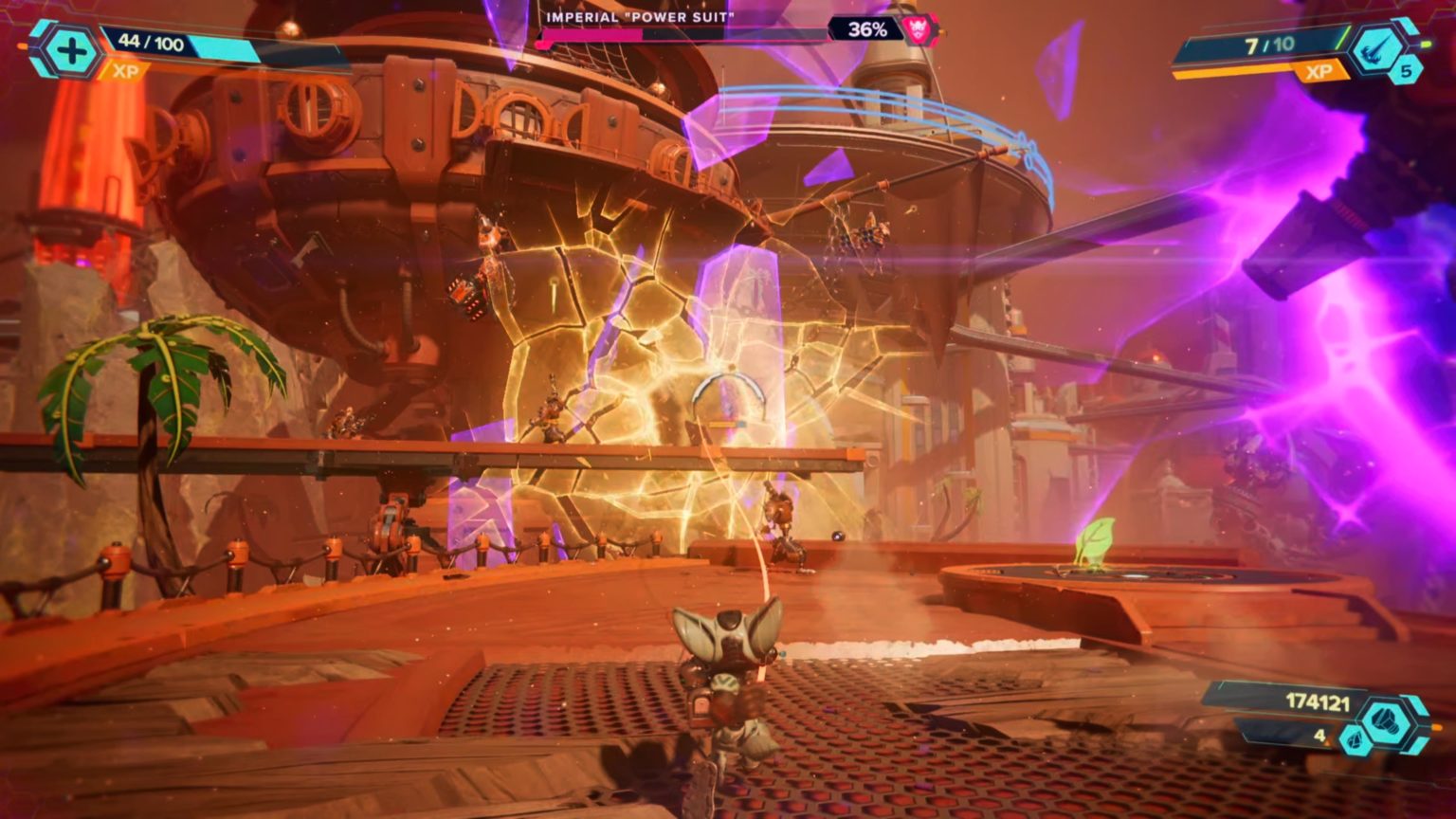
Task: Click the 7 / 10 ammo readout
Action: (x=1269, y=44)
